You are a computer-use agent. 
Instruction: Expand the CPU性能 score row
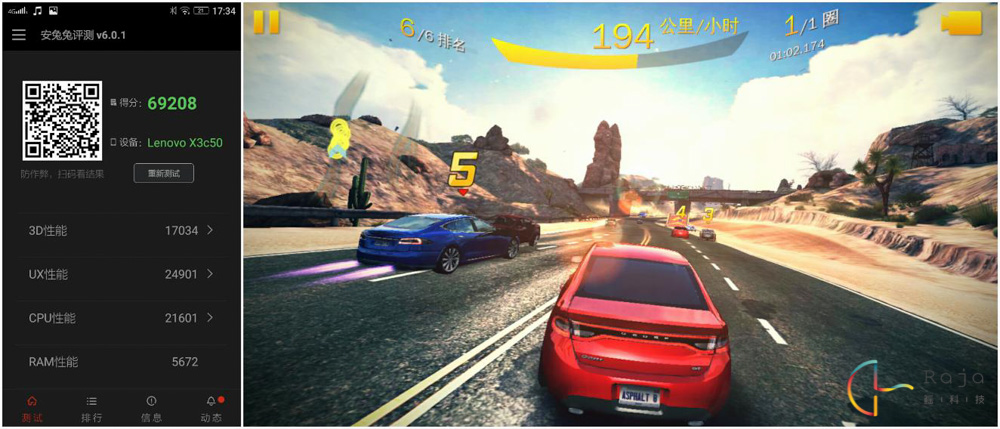[x=120, y=318]
